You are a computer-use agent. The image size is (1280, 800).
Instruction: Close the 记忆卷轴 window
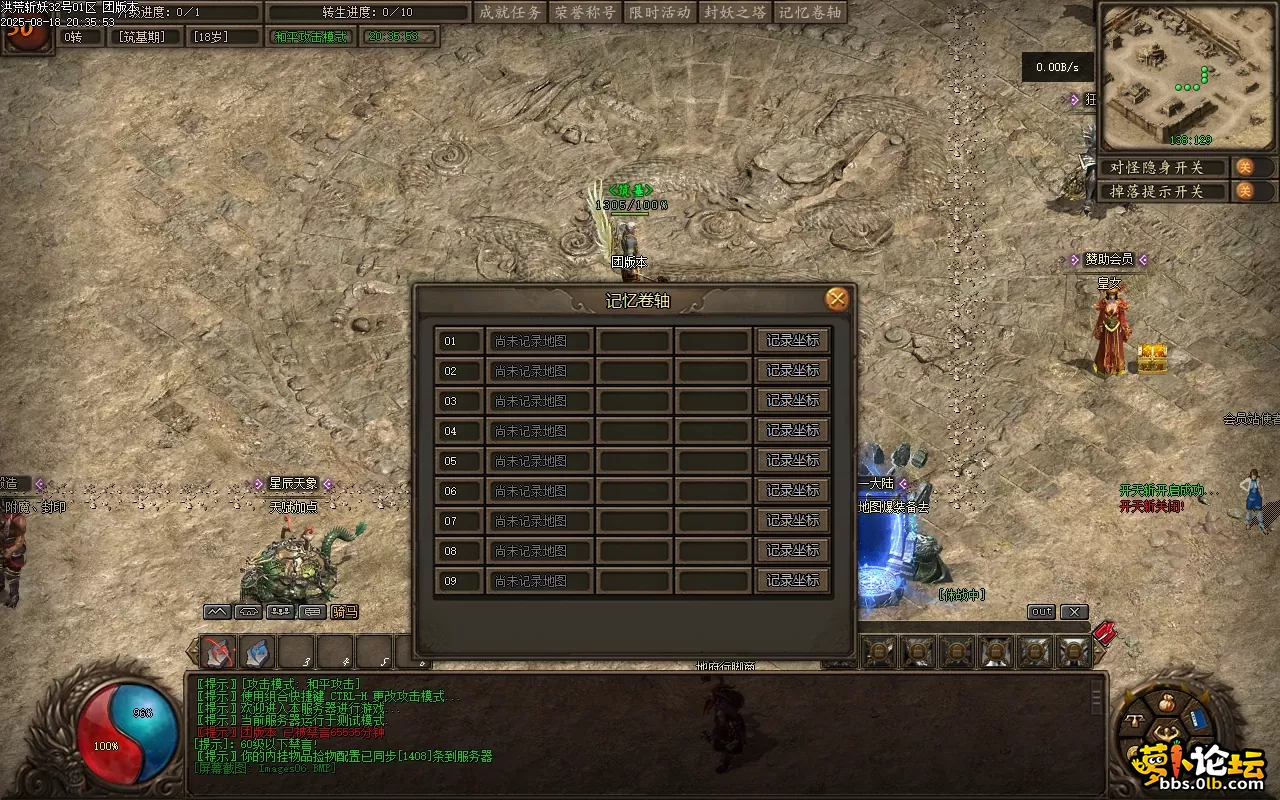pyautogui.click(x=837, y=299)
